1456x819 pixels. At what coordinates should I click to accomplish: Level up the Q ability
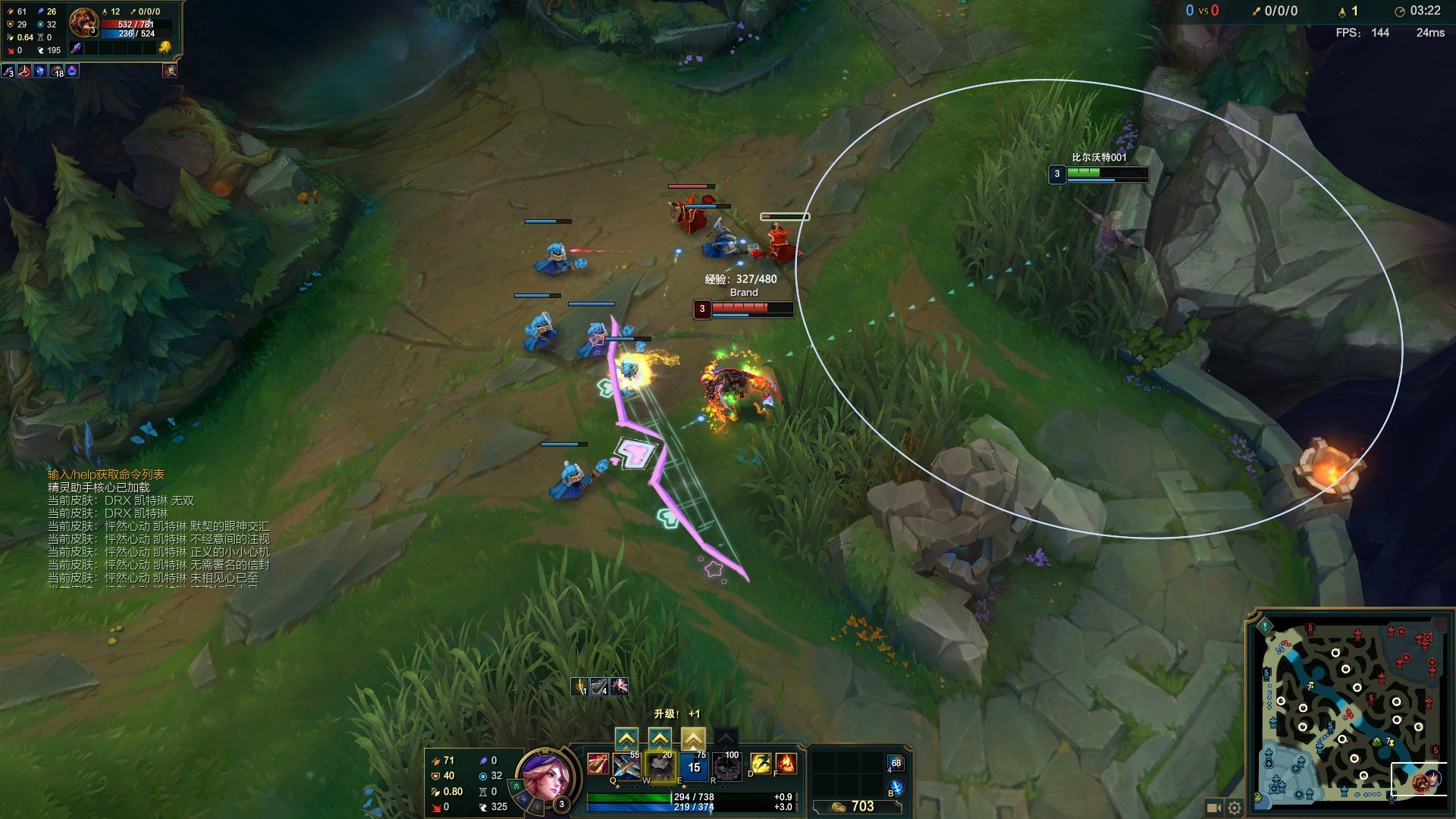626,738
